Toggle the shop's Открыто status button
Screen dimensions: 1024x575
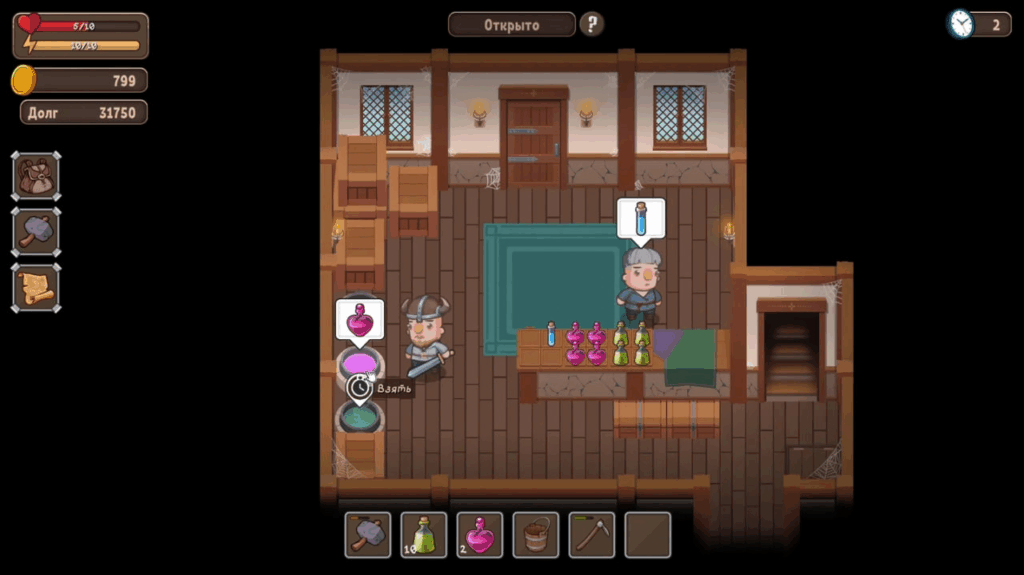(511, 24)
